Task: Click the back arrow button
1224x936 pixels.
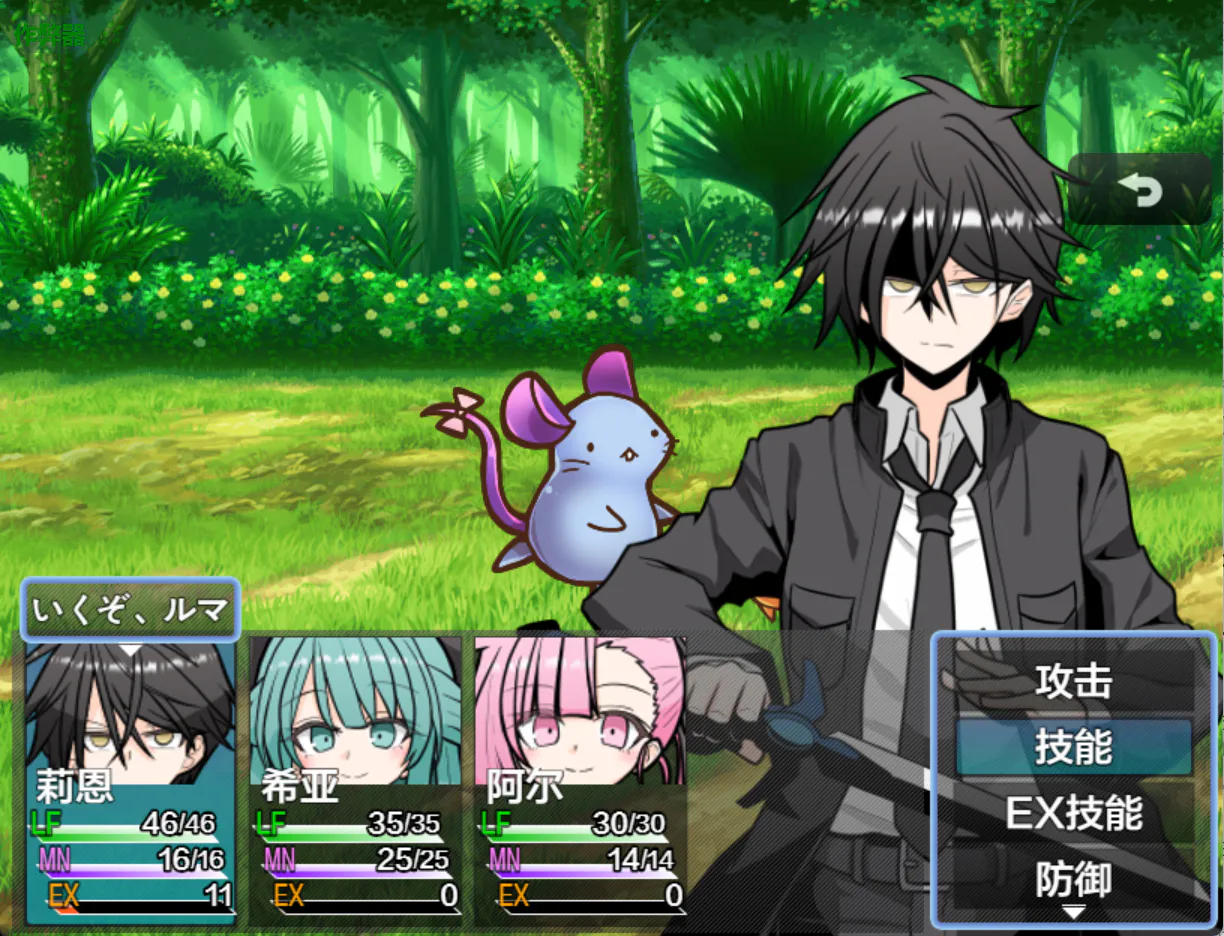Action: coord(1139,189)
